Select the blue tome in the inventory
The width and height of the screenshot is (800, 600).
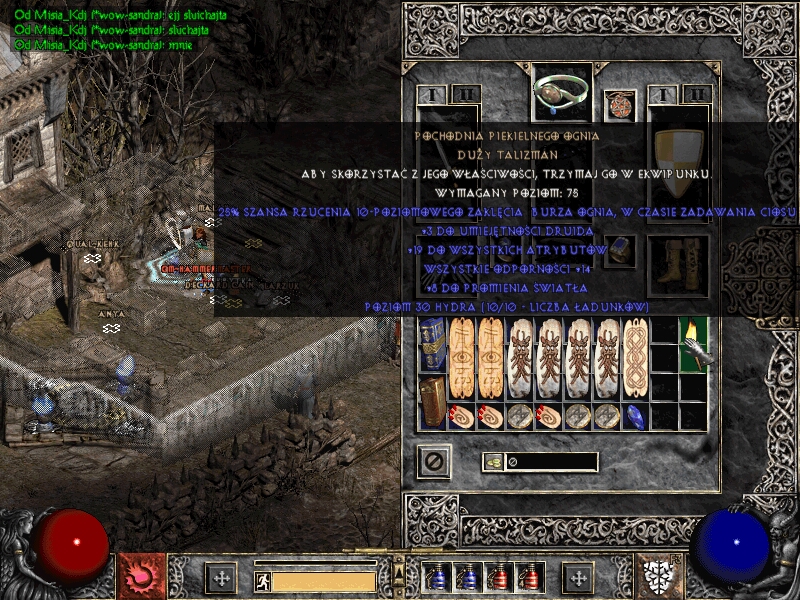point(433,347)
